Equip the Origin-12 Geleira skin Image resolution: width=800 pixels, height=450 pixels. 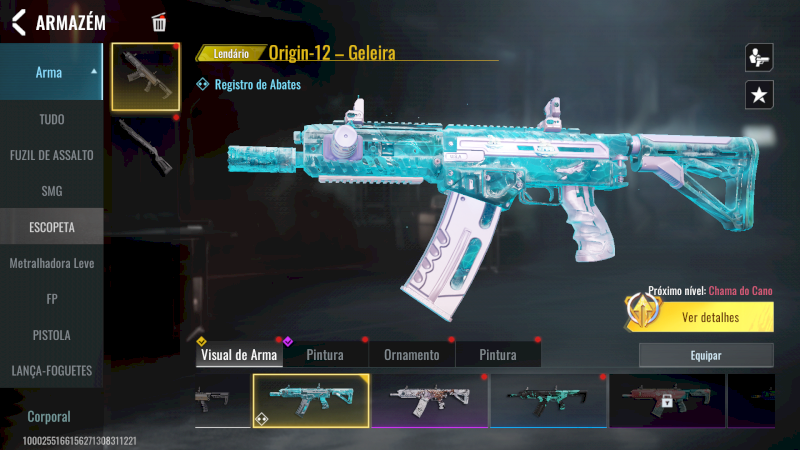706,355
